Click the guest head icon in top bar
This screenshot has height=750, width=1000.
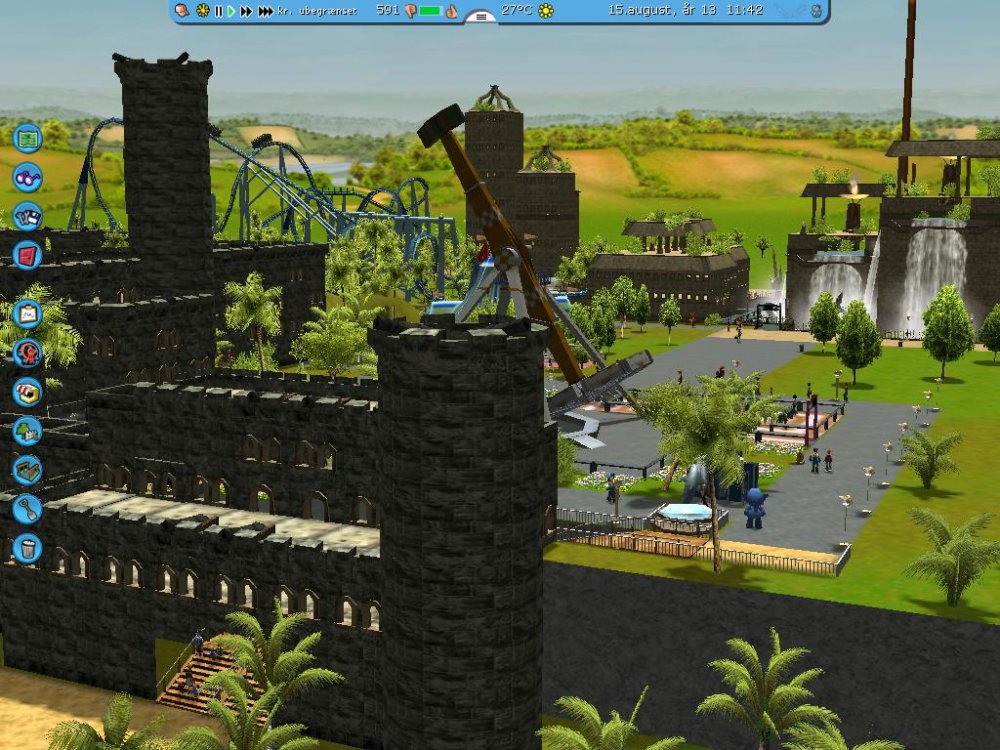click(x=182, y=11)
